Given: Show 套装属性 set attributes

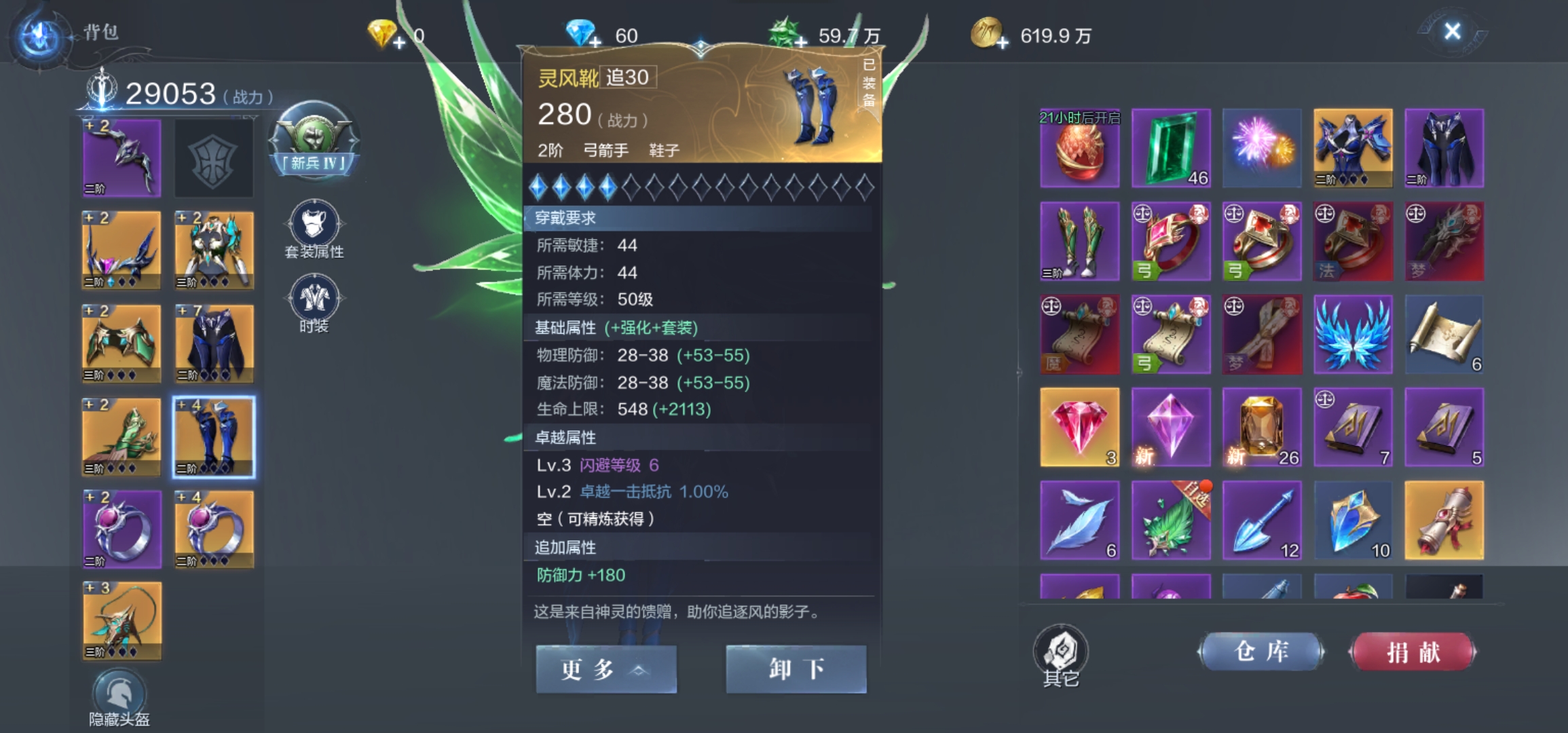Looking at the screenshot, I should coord(314,229).
